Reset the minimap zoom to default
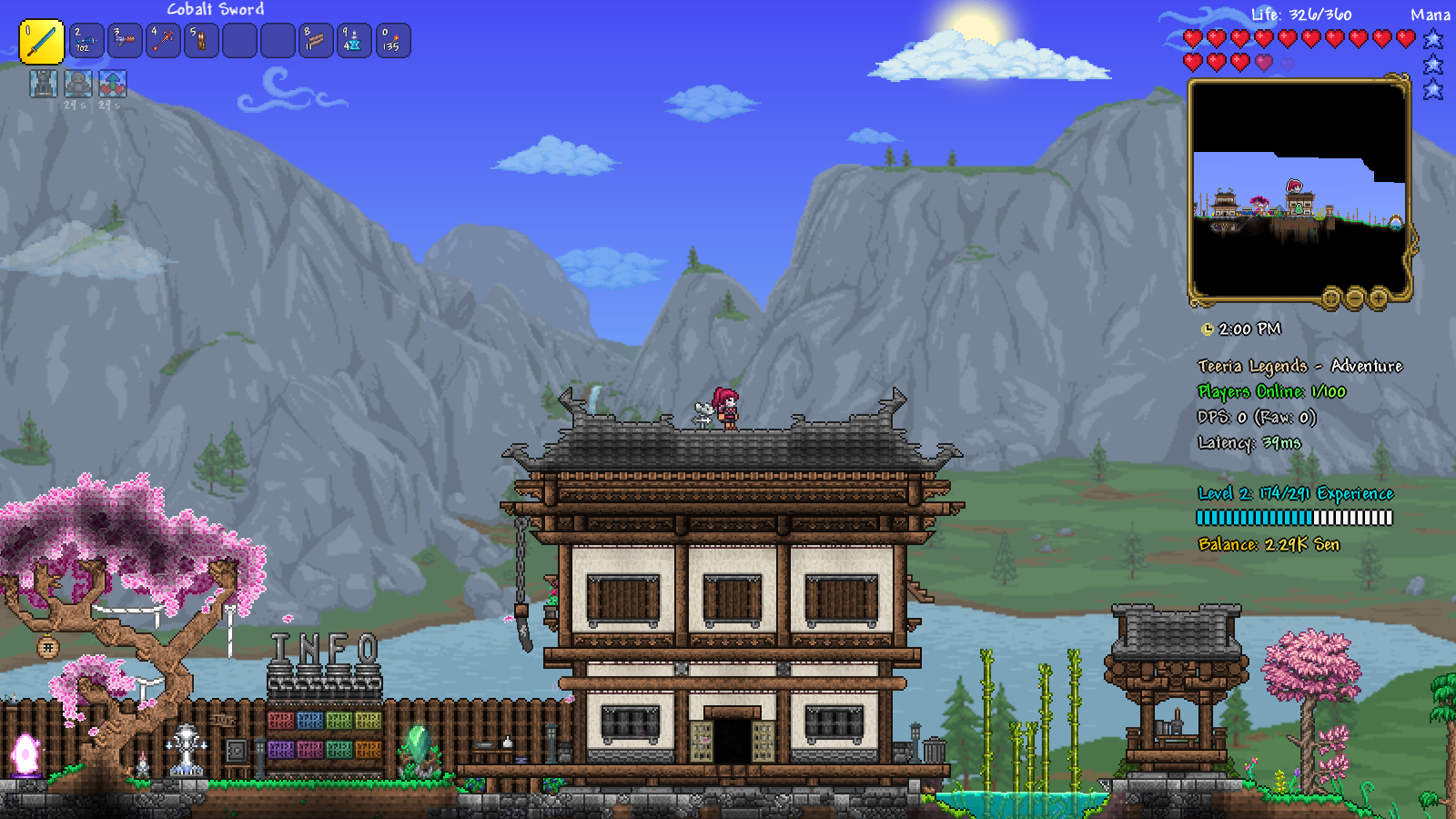Screen dimensions: 1456x819 [1331, 298]
